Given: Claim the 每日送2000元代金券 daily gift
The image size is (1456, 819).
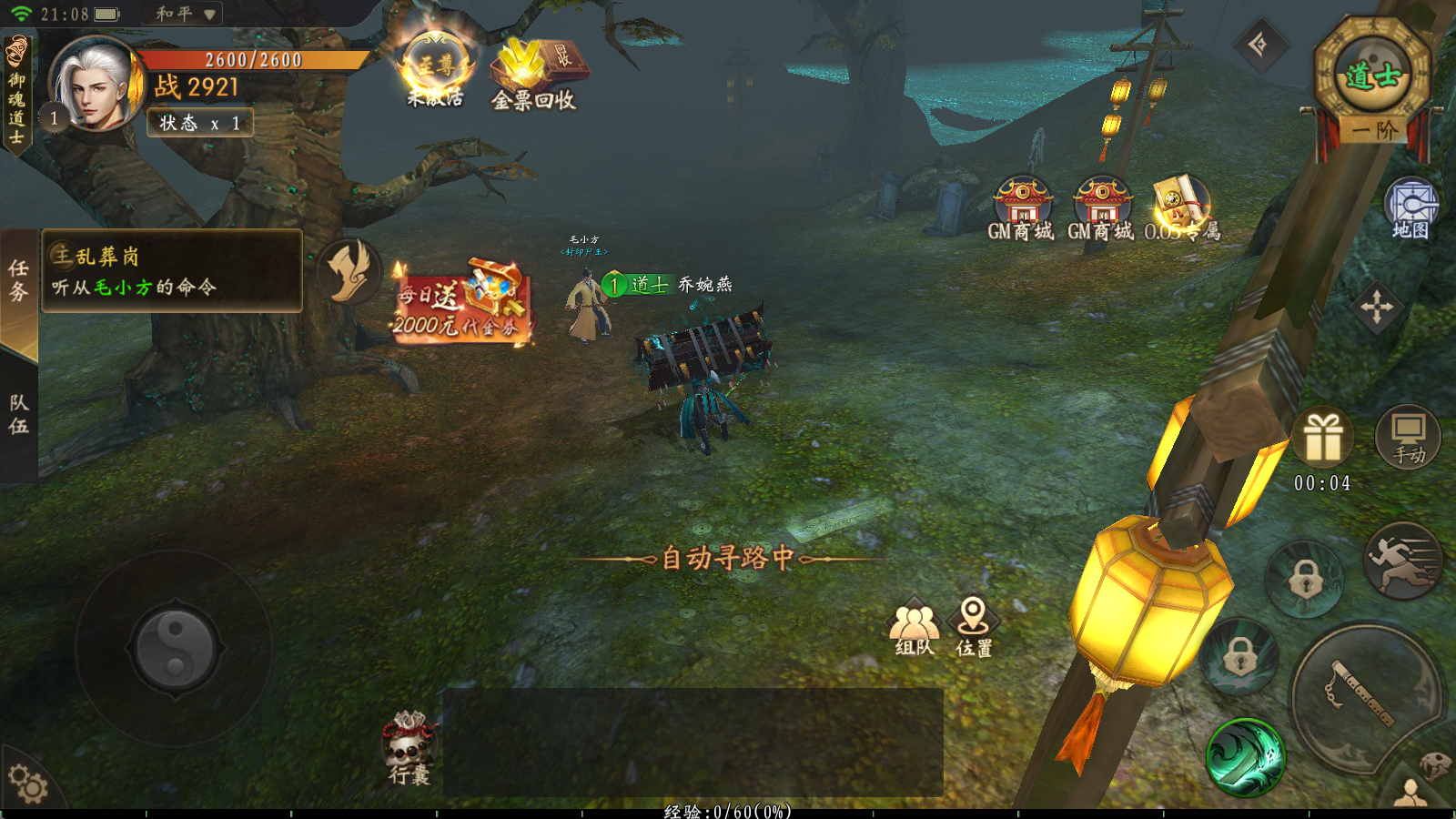Looking at the screenshot, I should (x=460, y=302).
